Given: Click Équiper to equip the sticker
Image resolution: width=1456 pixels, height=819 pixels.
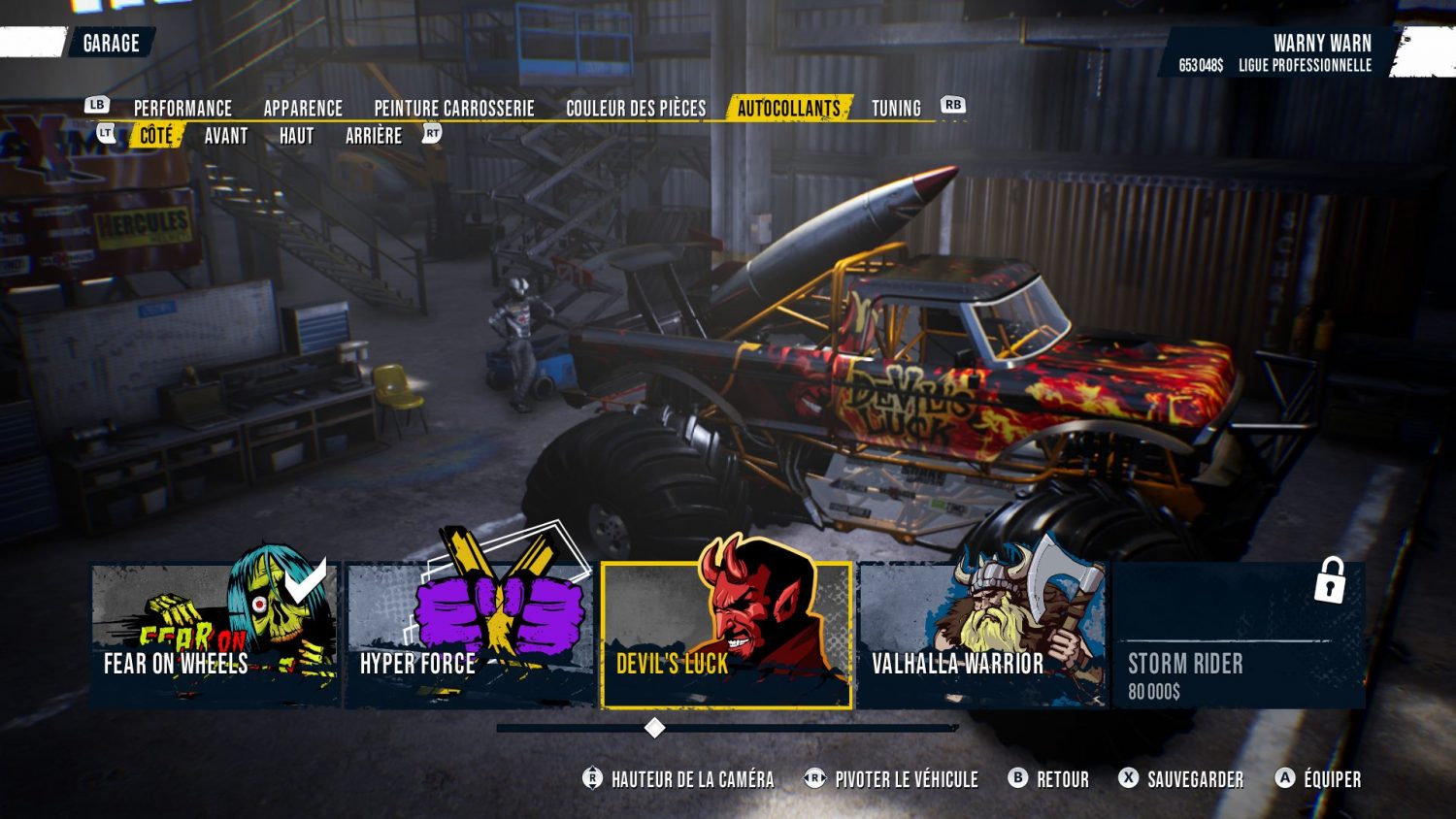Looking at the screenshot, I should tap(1320, 779).
